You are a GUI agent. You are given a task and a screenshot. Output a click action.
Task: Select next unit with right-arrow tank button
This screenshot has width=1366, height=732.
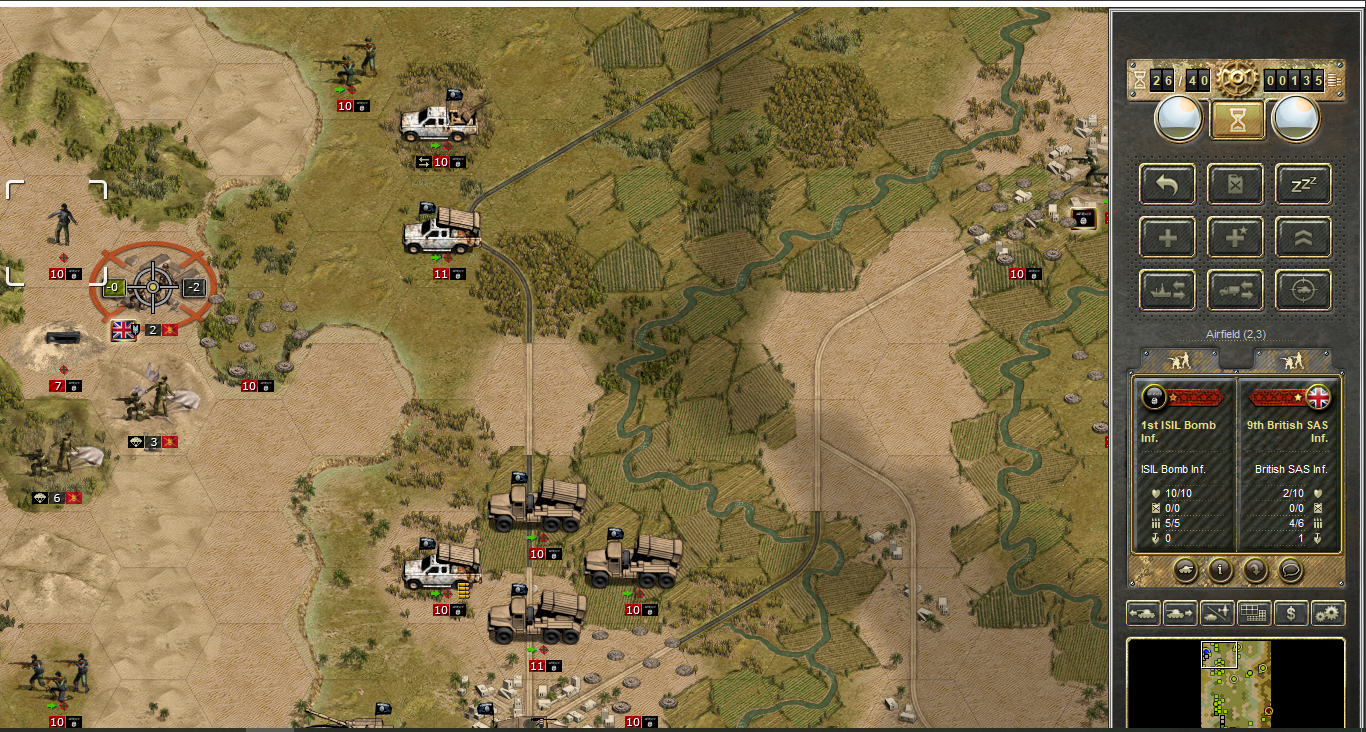click(1180, 613)
